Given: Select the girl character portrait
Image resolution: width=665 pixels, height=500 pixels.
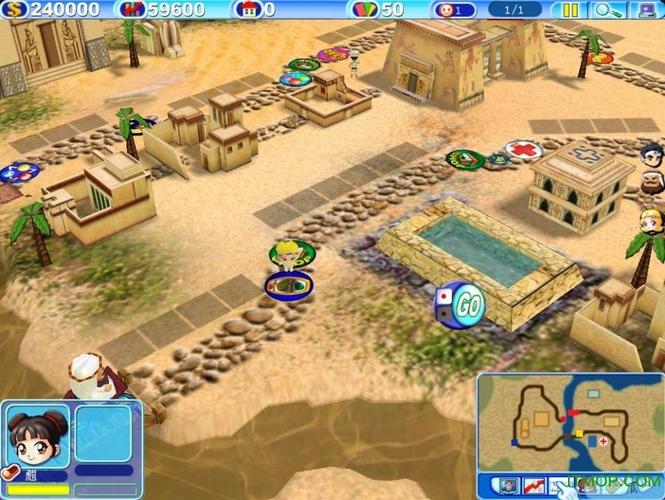Looking at the screenshot, I should 37,433.
